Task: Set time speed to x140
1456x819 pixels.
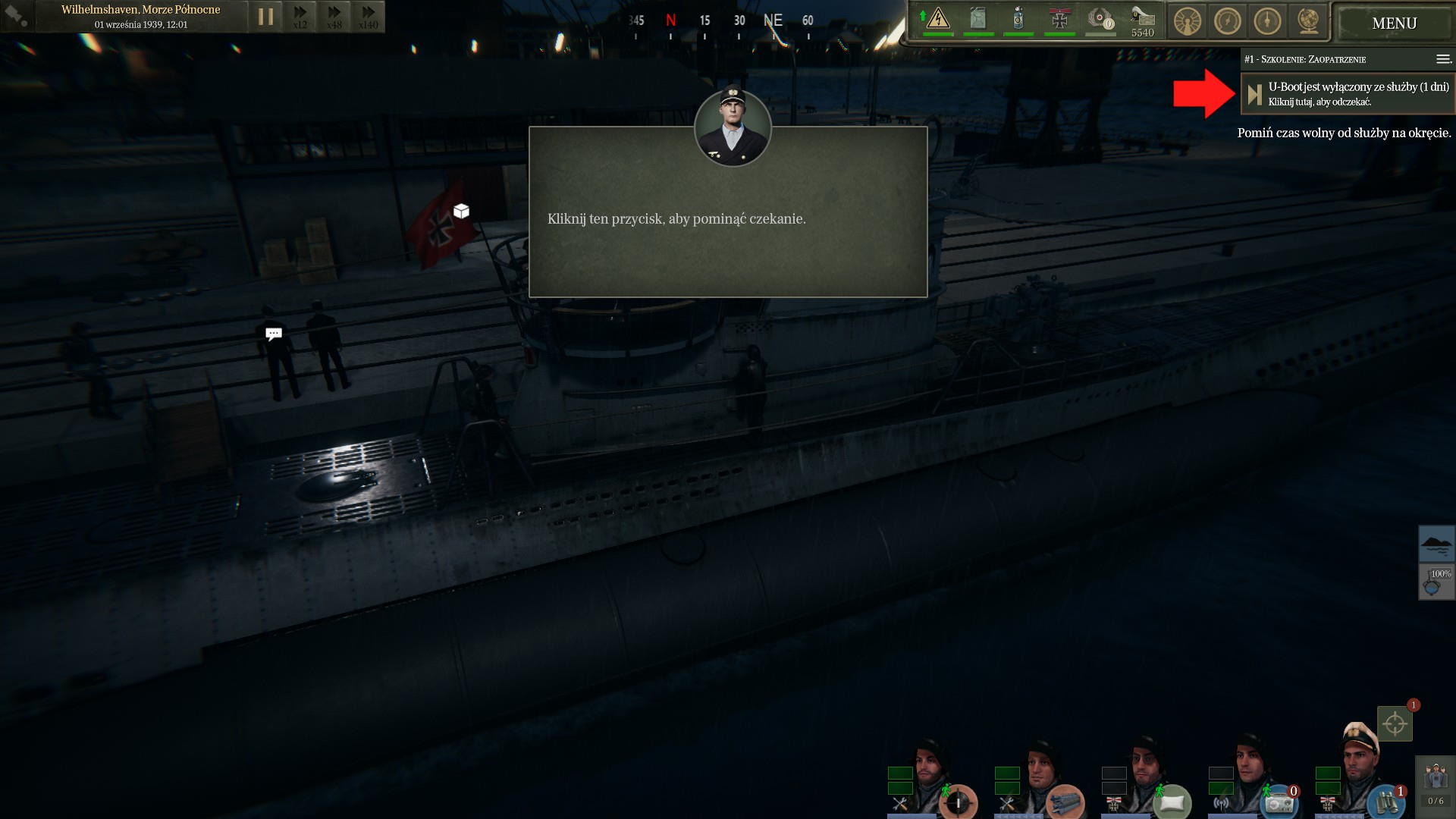Action: (x=369, y=17)
